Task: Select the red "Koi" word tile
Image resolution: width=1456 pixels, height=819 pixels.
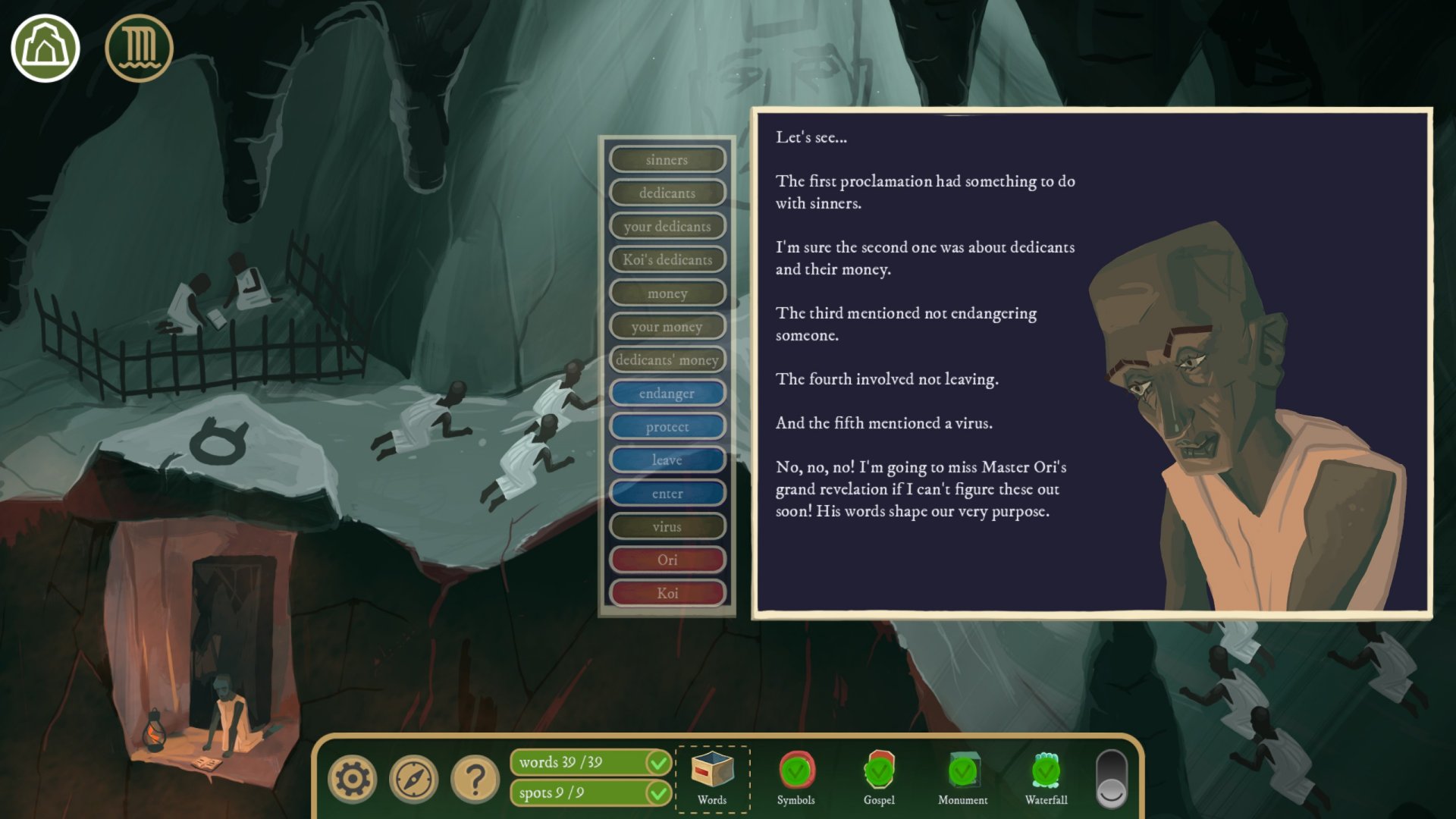Action: [667, 594]
